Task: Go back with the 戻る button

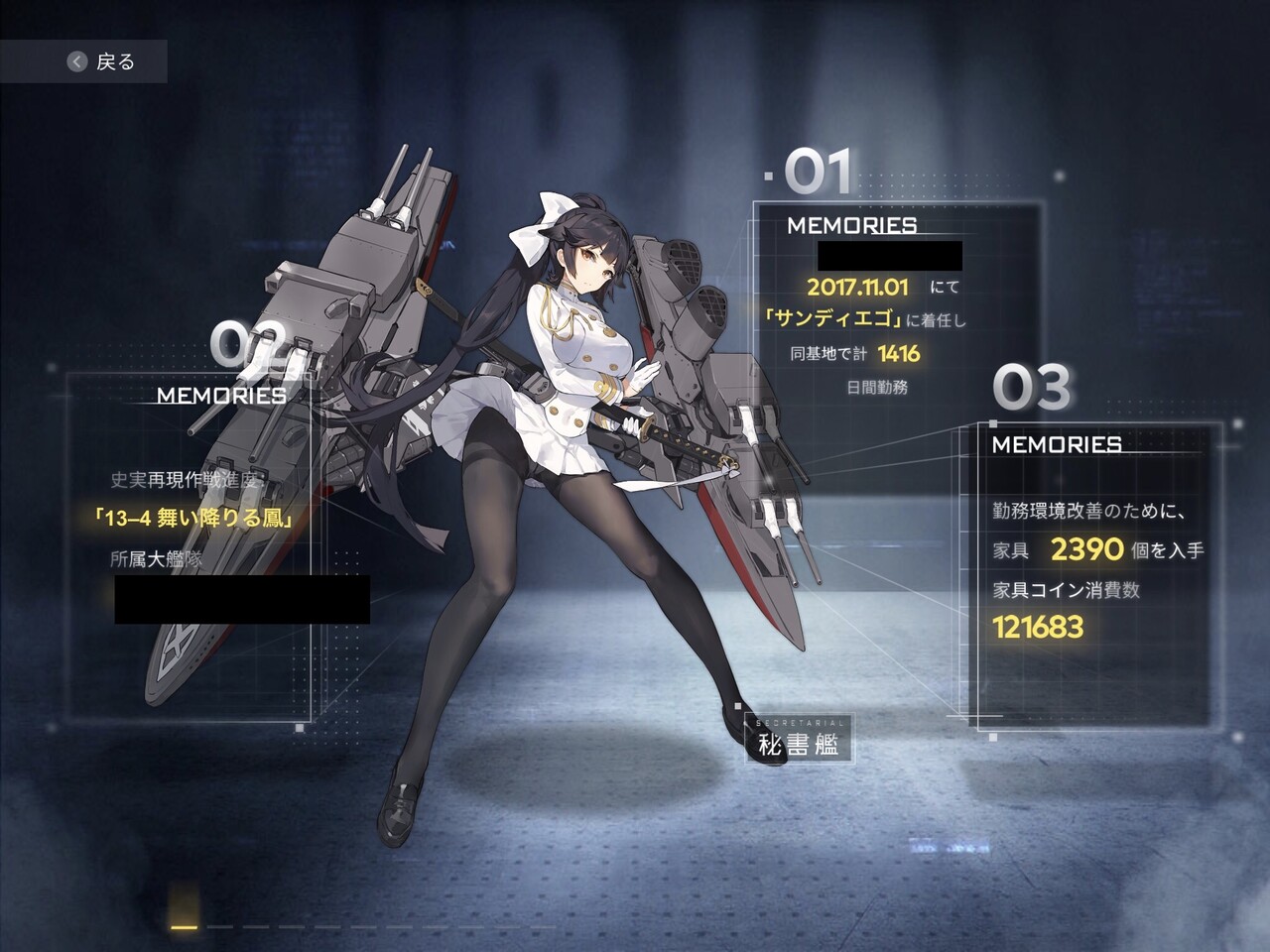Action: coord(101,61)
